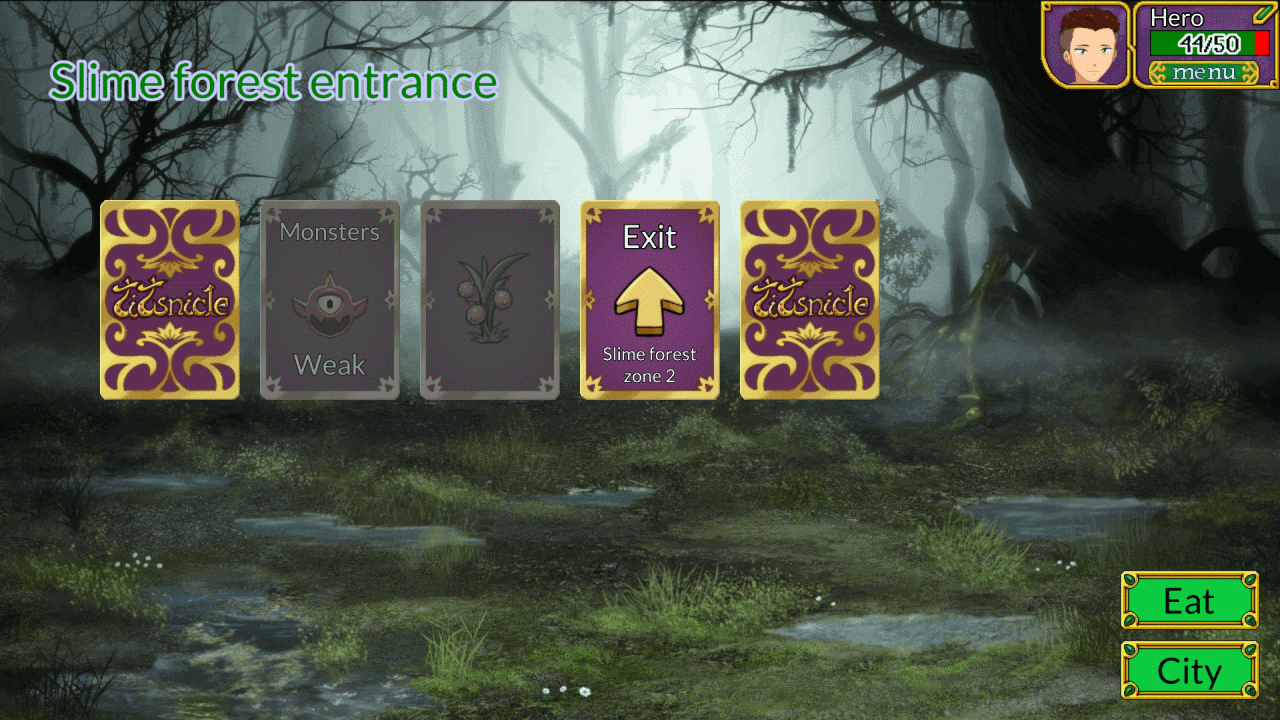Pick the berry plant card
Image resolution: width=1280 pixels, height=720 pixels.
490,300
